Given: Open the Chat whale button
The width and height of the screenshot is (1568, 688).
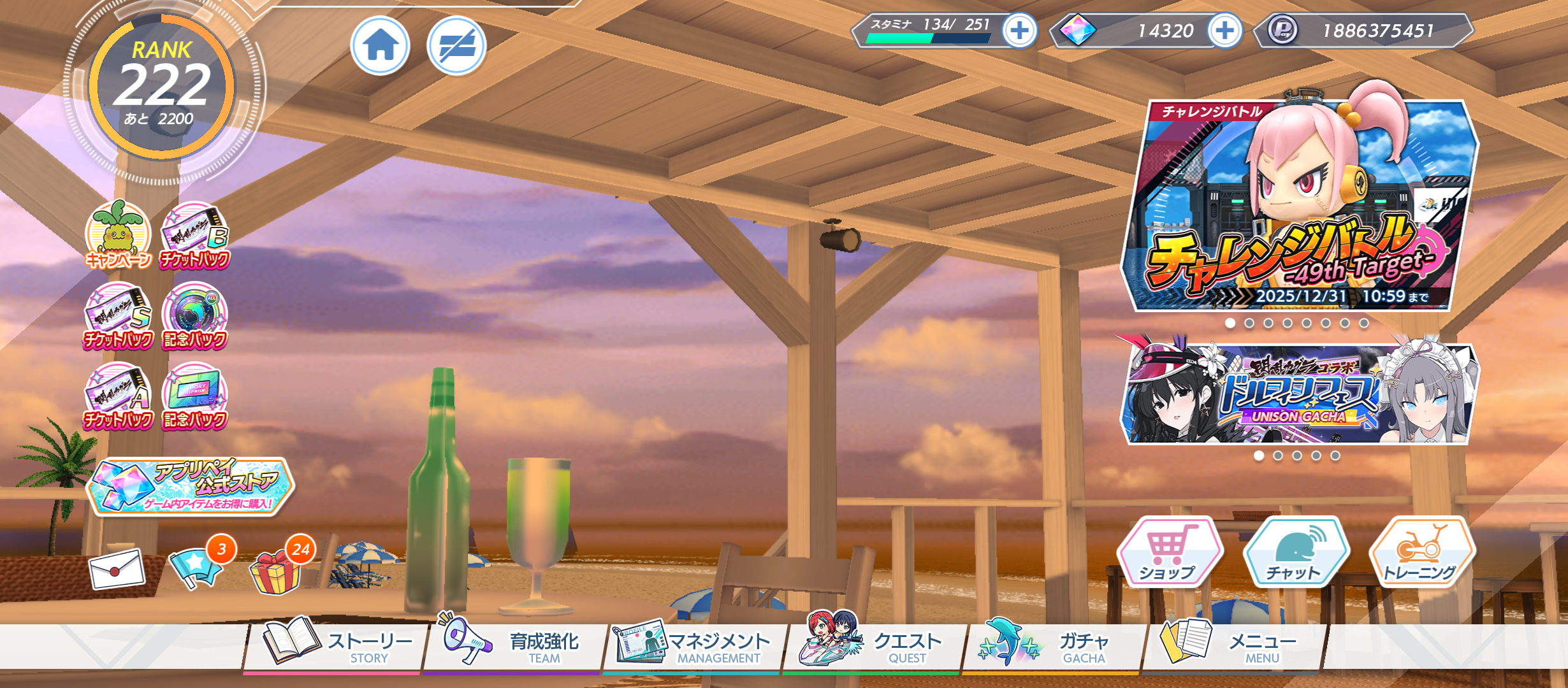Looking at the screenshot, I should 1295,552.
